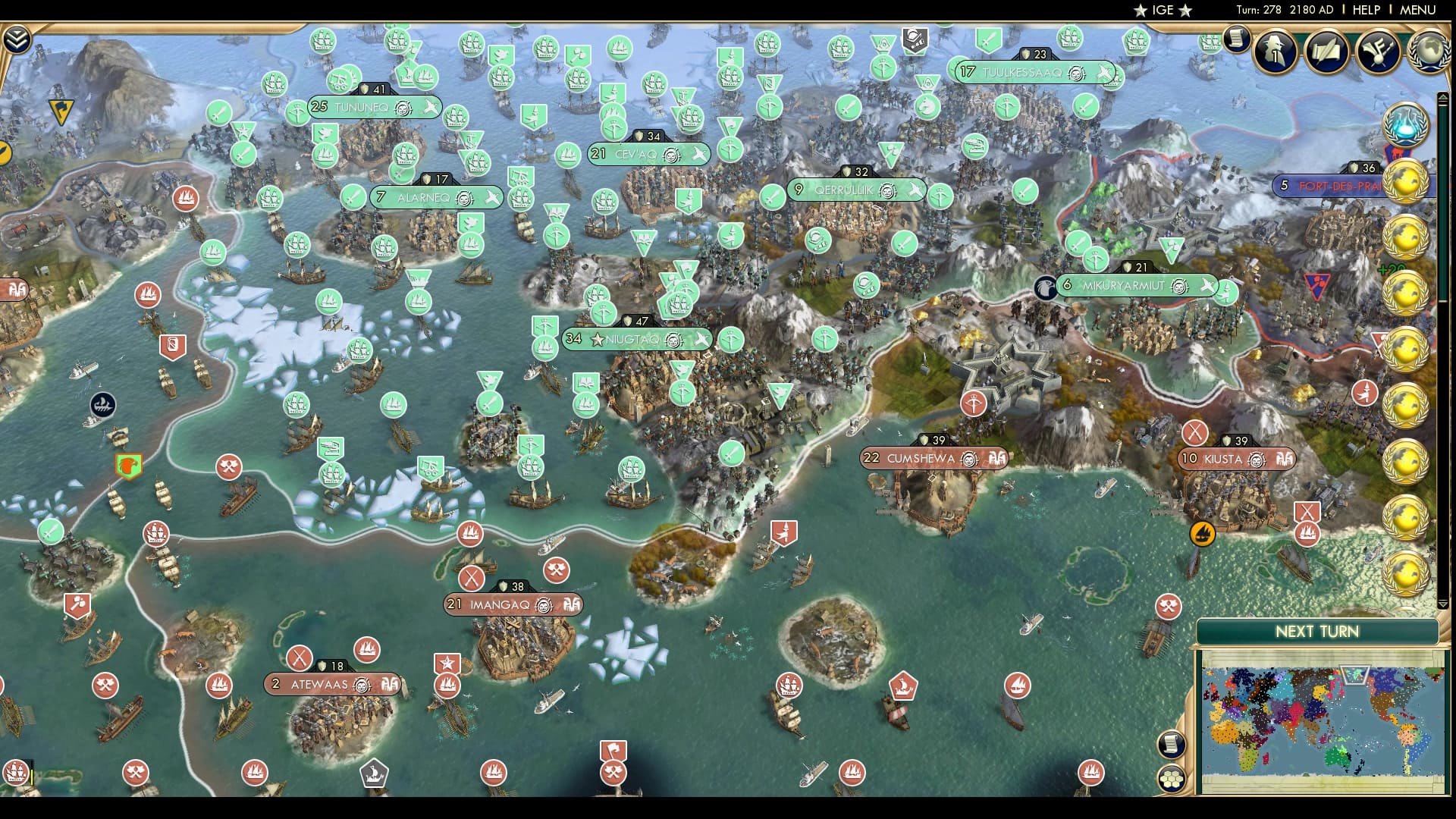Select the blue research flask bubble
This screenshot has height=819, width=1456.
(1405, 121)
